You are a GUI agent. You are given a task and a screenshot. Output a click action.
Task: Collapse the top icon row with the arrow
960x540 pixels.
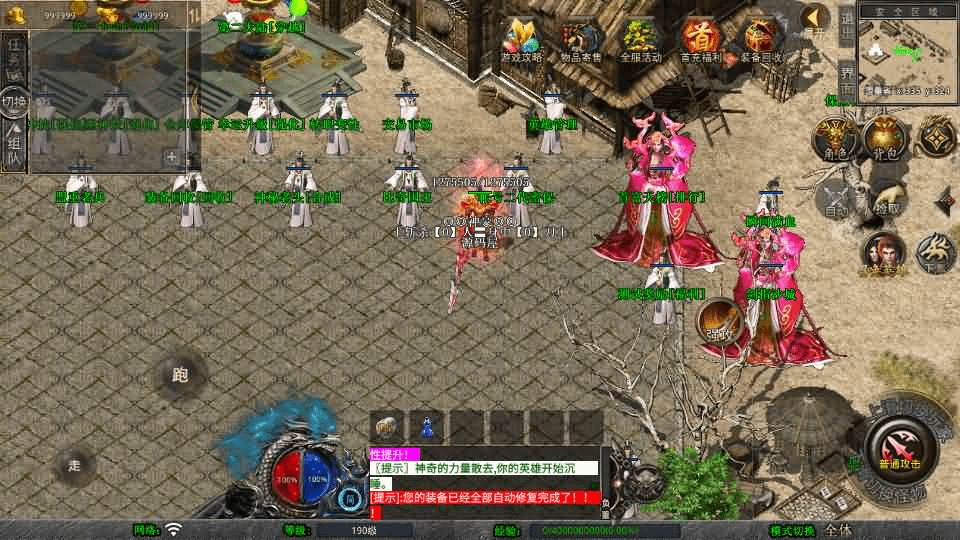817,20
